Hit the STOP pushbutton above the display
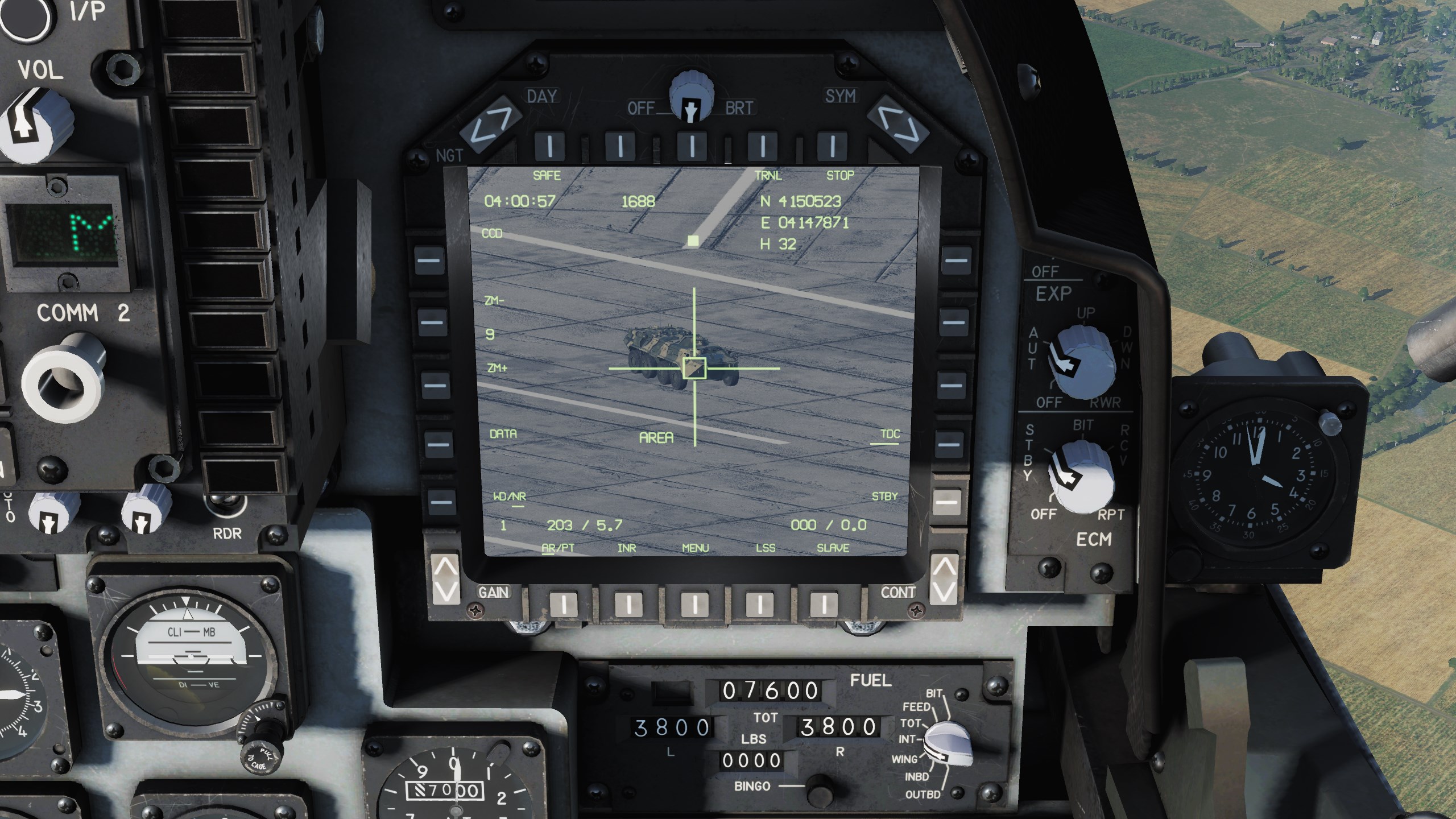The width and height of the screenshot is (1456, 819). point(832,146)
